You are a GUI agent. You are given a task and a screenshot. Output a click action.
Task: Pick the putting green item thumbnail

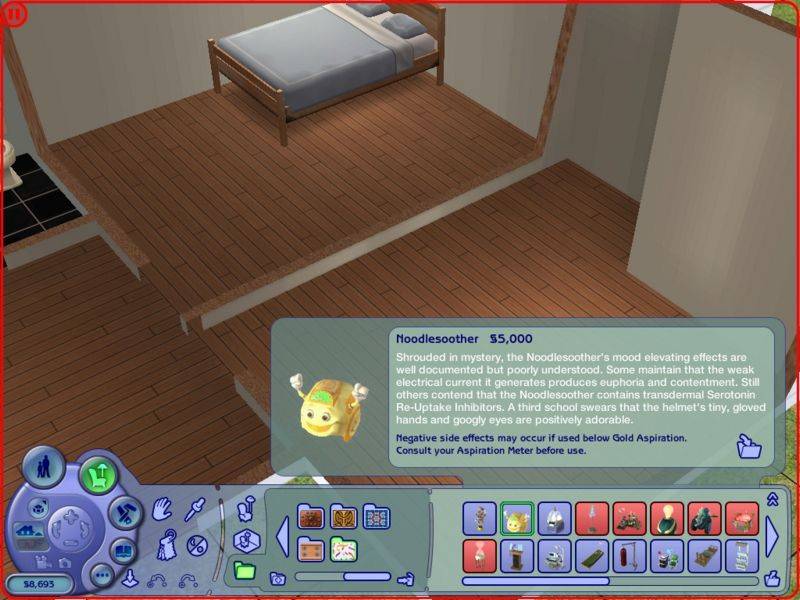click(x=592, y=555)
